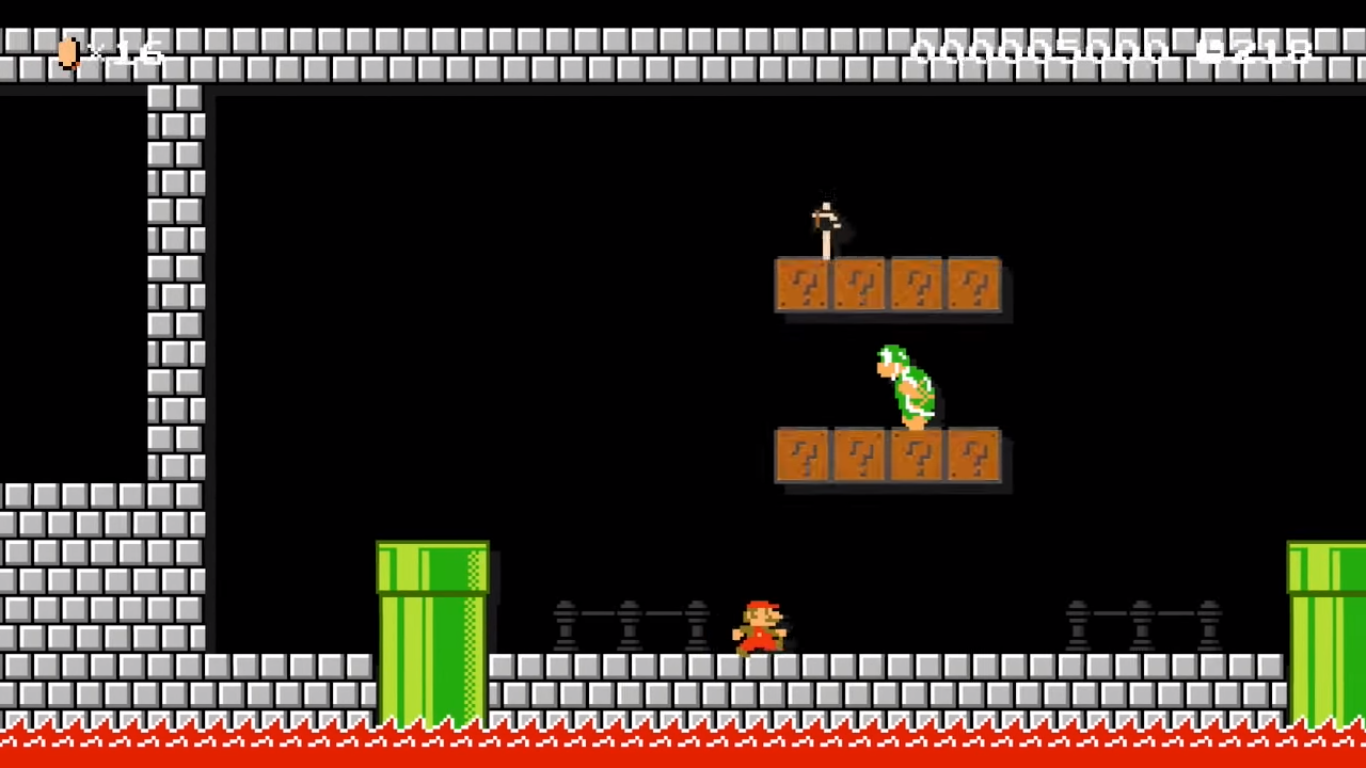Click the Lakitu enemy above the top blocks
This screenshot has height=768, width=1366.
tap(826, 220)
